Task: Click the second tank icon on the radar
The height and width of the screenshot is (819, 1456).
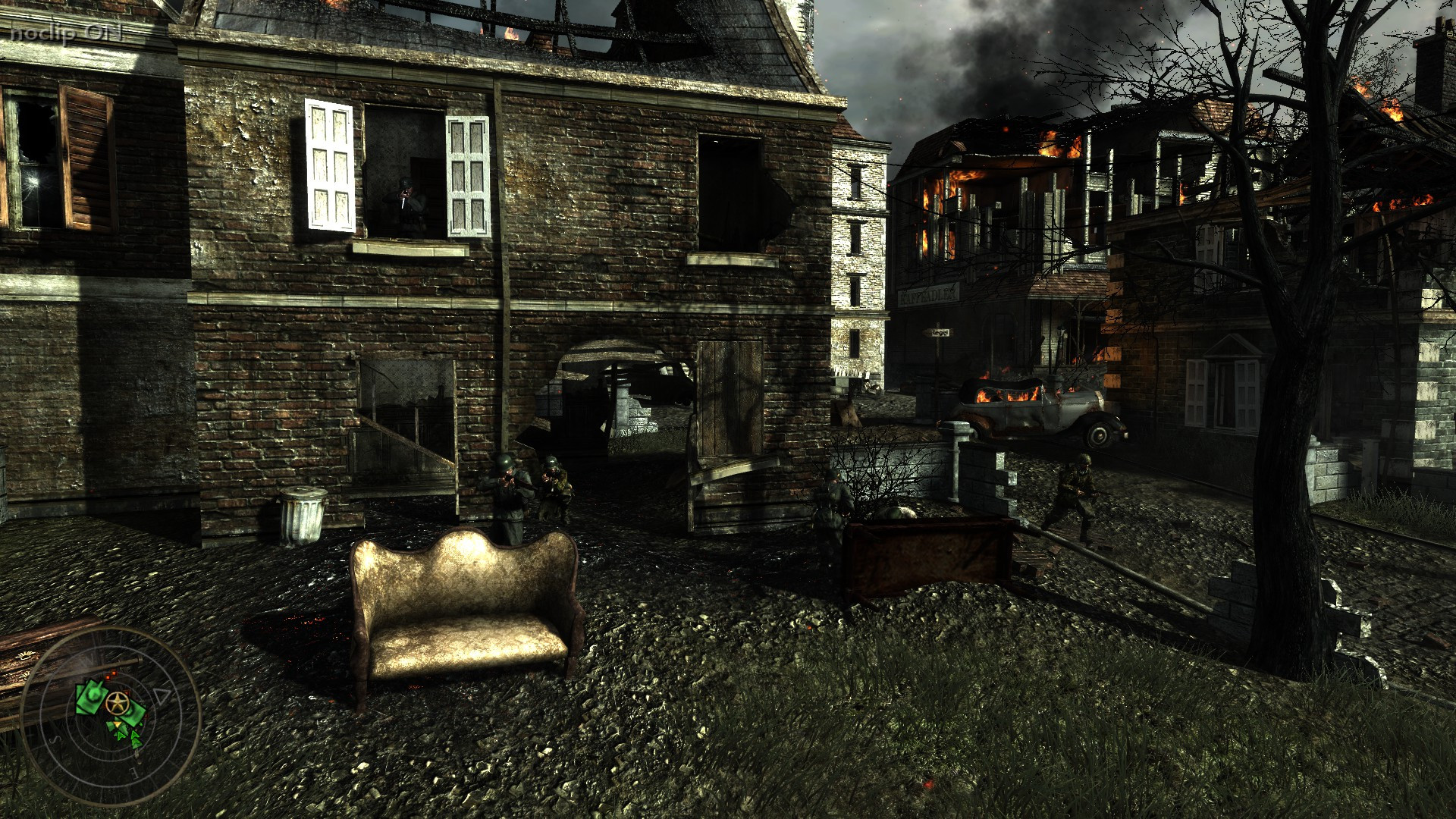Action: pos(133,712)
